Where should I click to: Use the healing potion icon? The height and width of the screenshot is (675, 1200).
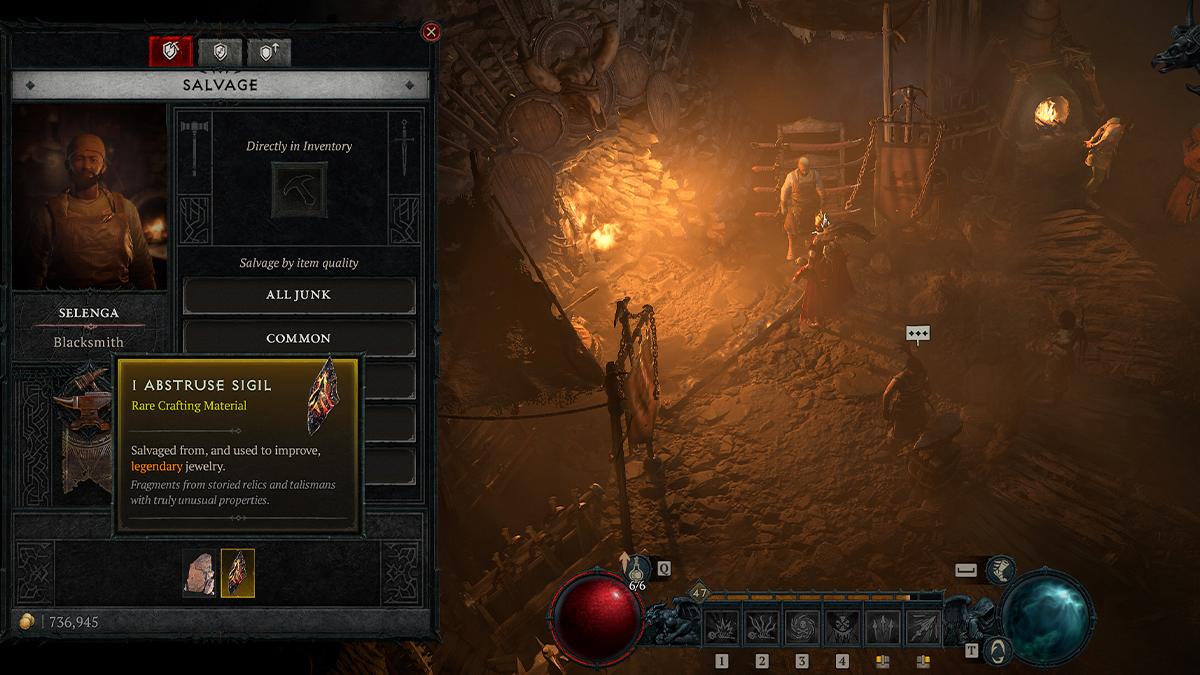pyautogui.click(x=637, y=570)
